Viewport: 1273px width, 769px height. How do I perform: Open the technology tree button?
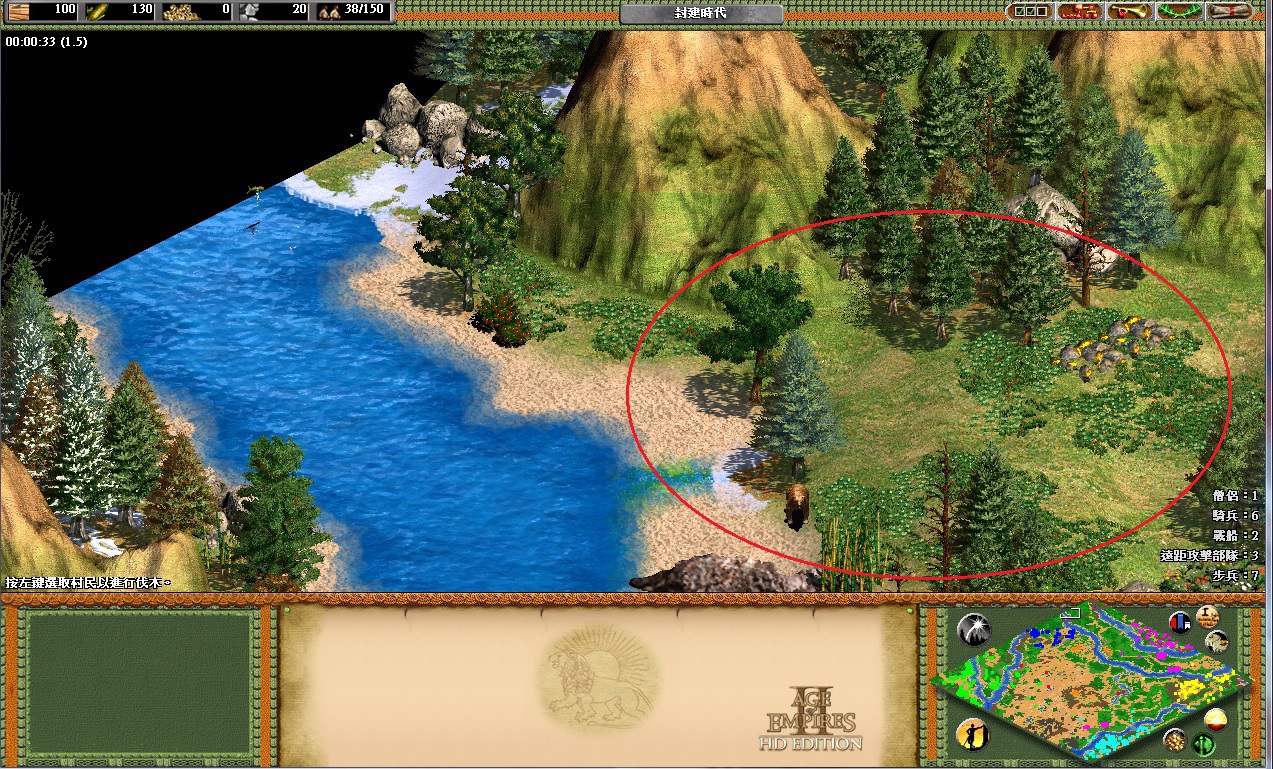[x=1080, y=11]
